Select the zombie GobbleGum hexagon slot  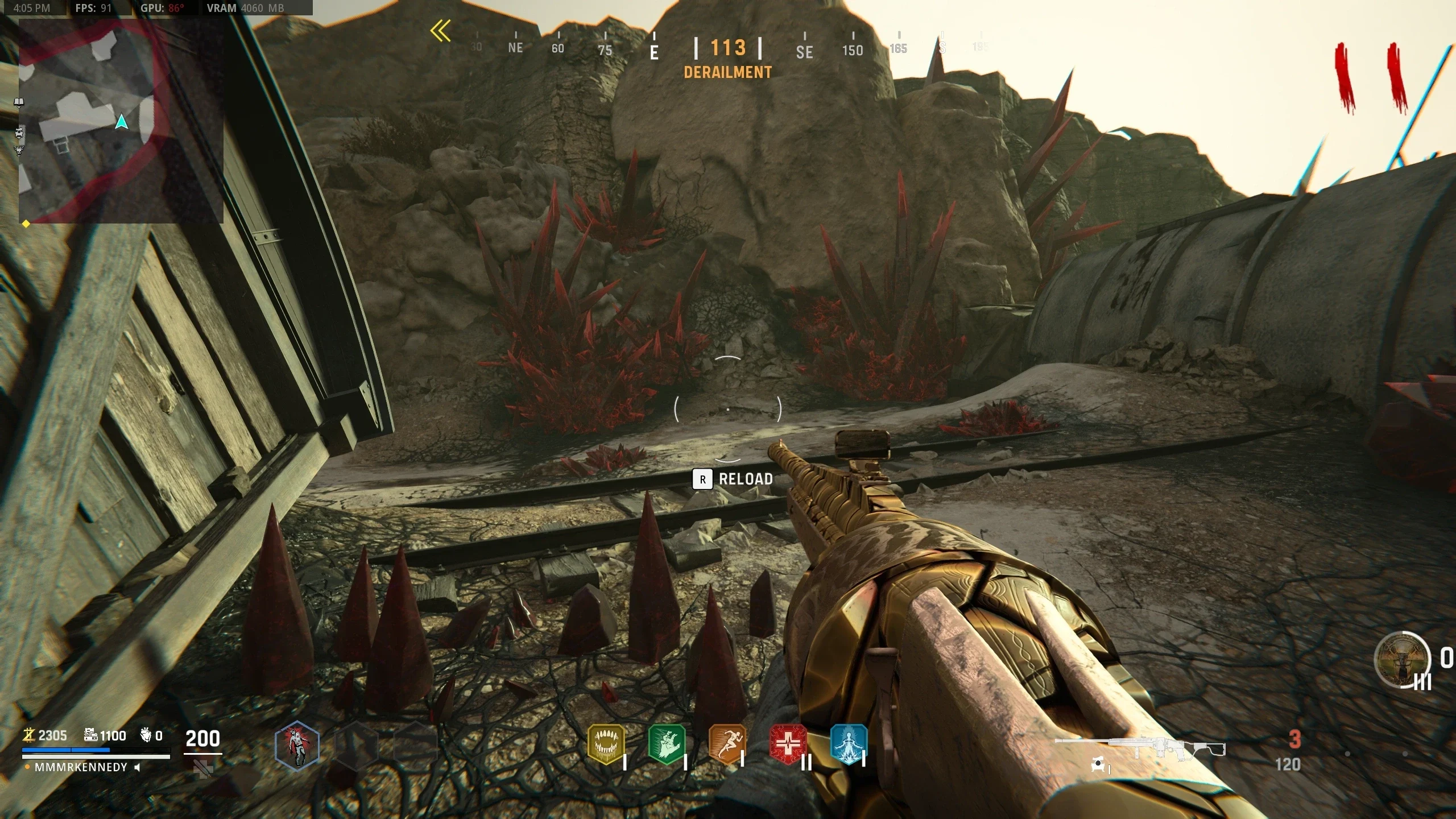click(x=297, y=745)
